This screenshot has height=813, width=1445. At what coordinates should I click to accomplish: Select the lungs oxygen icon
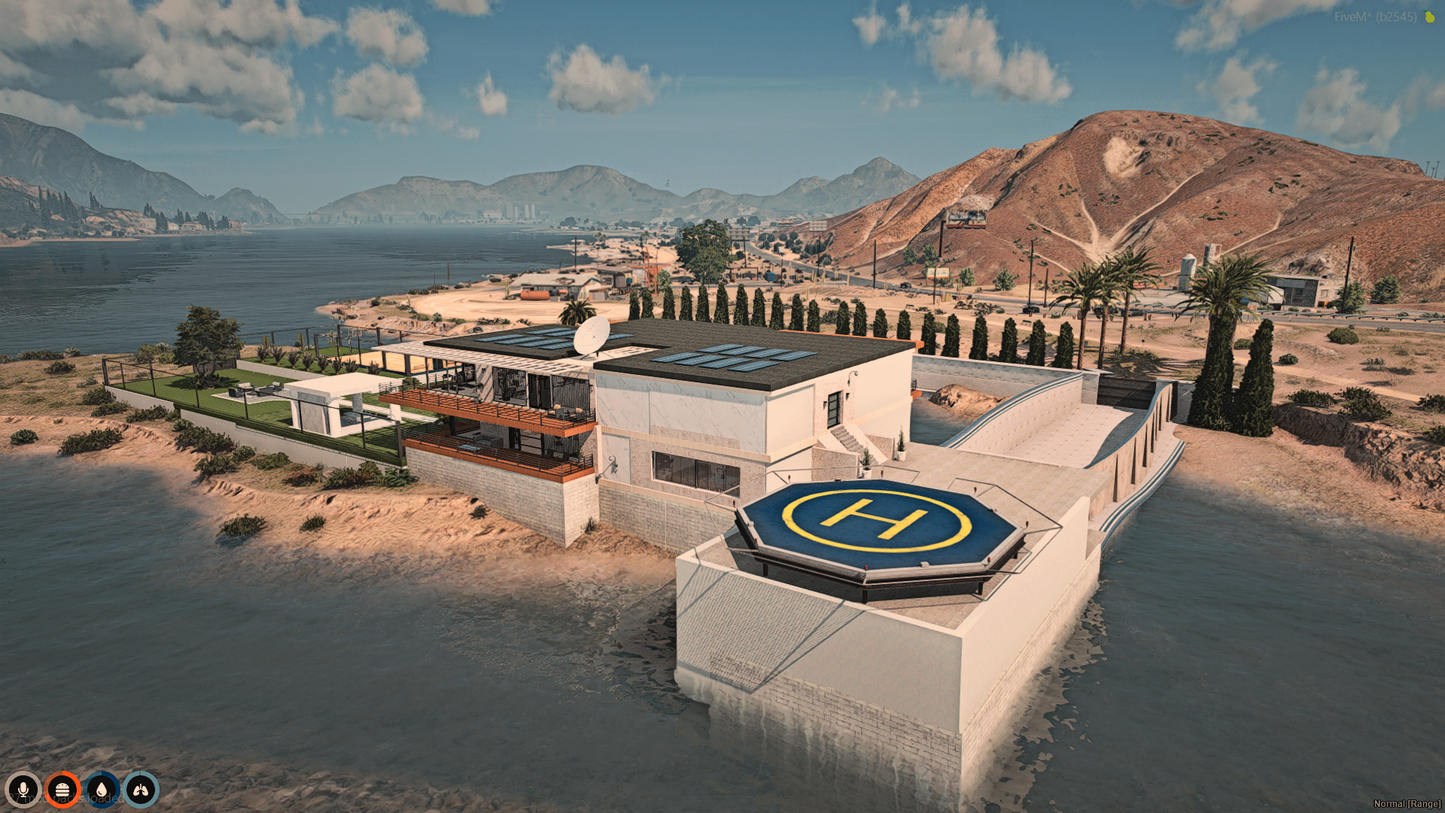tap(140, 789)
